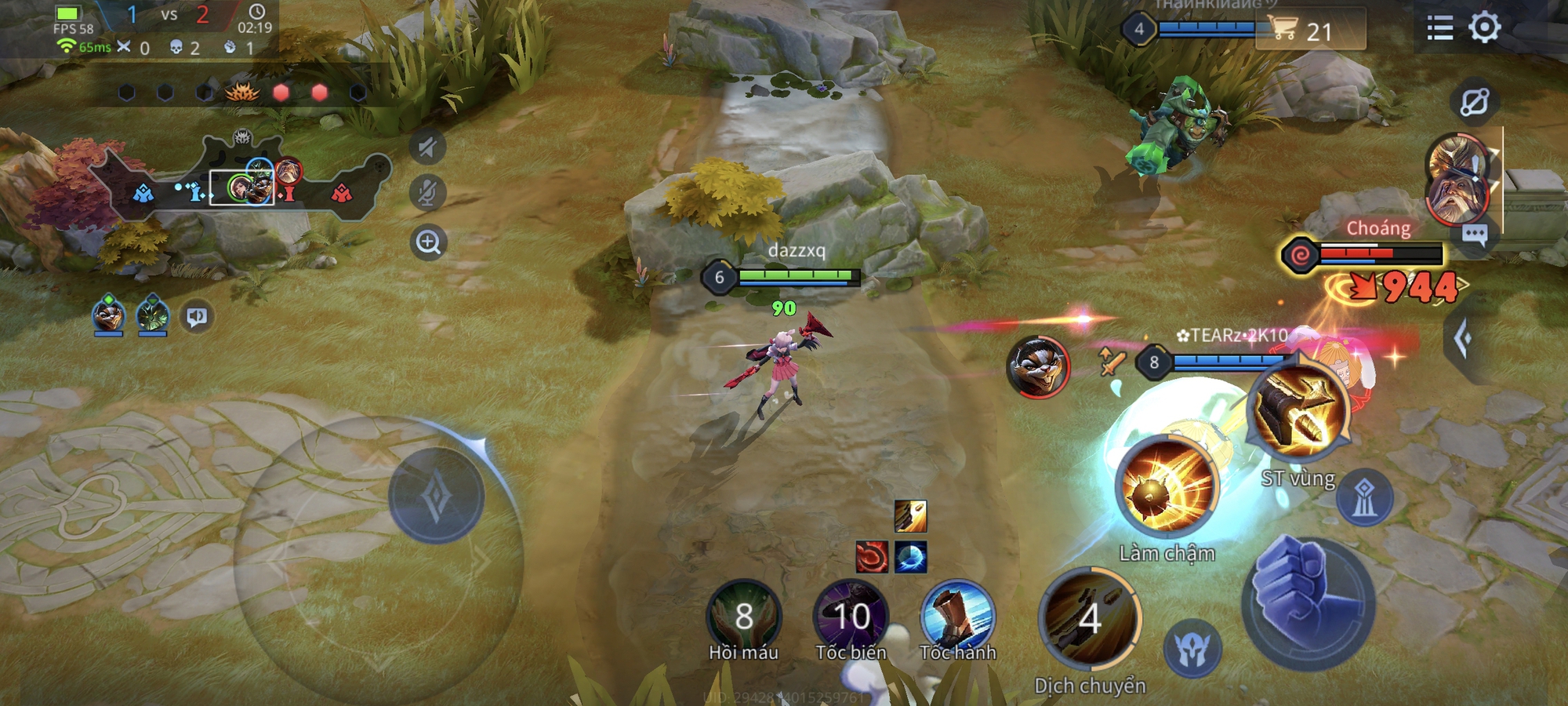Use the Hồi máu heal spell

(x=743, y=617)
